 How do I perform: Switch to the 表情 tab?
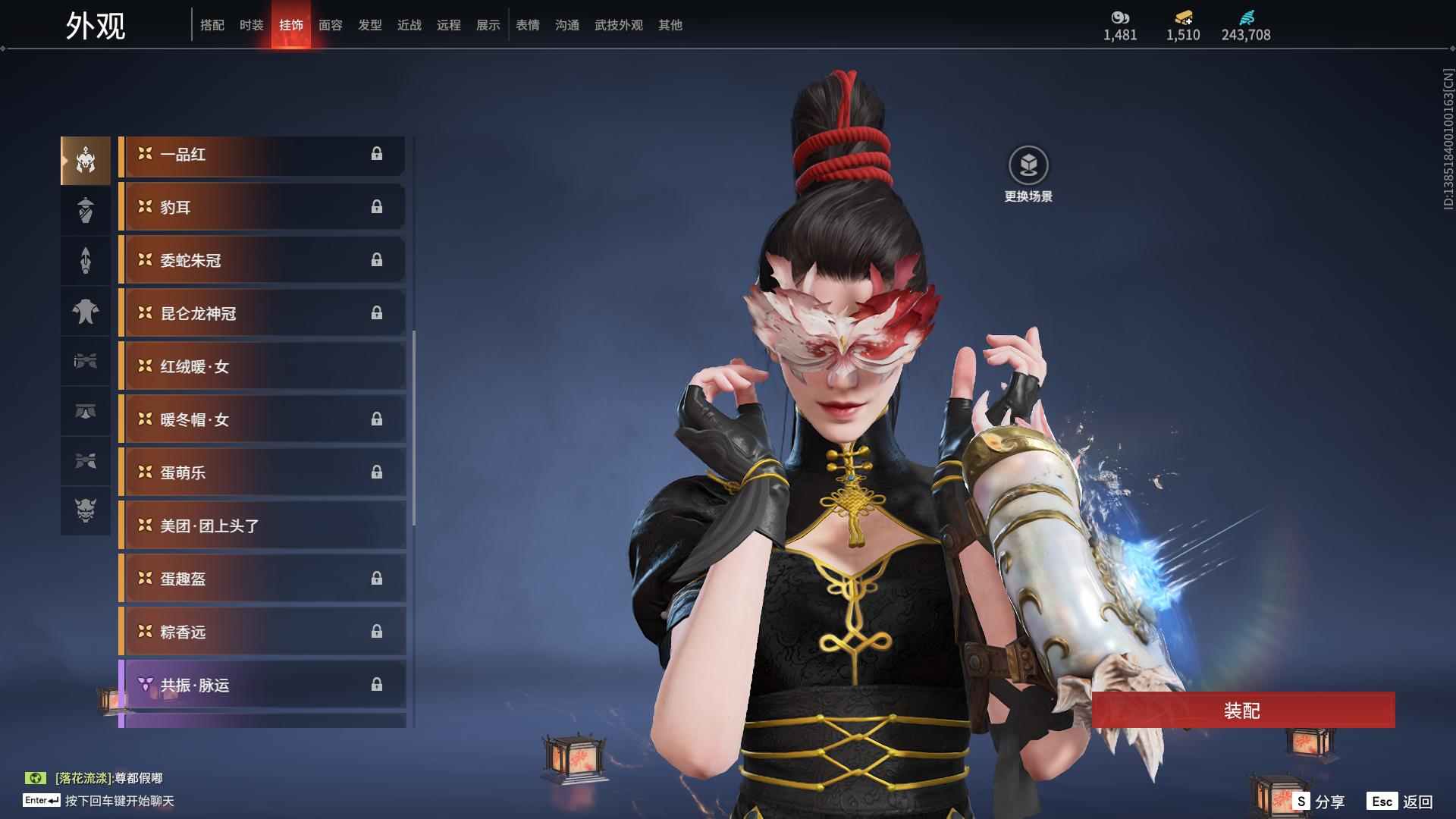tap(527, 25)
